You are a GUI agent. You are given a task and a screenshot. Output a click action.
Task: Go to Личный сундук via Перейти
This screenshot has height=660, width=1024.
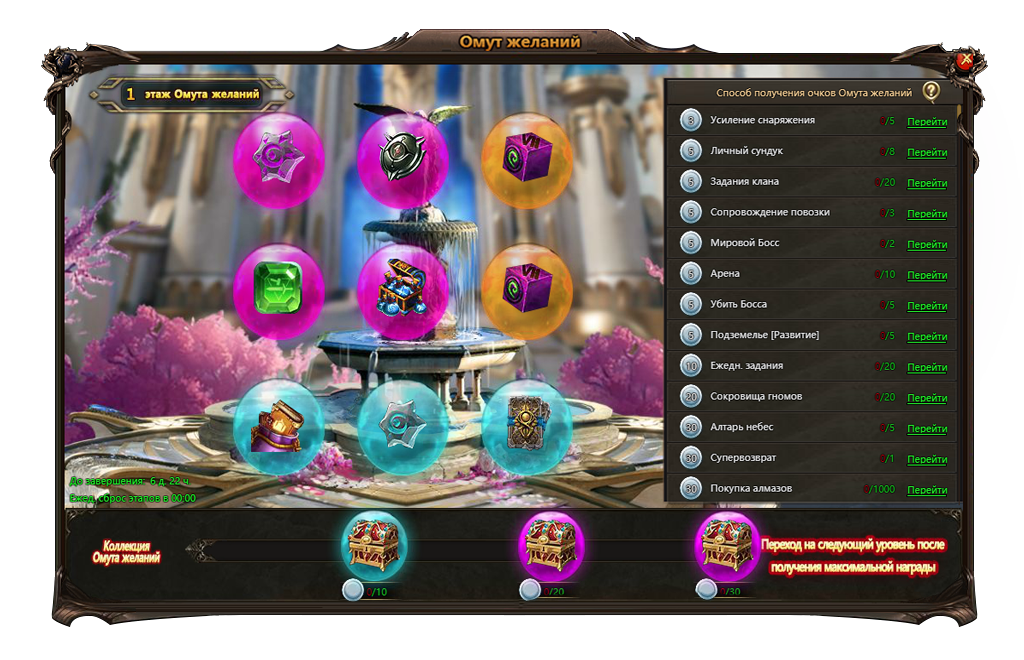(927, 153)
